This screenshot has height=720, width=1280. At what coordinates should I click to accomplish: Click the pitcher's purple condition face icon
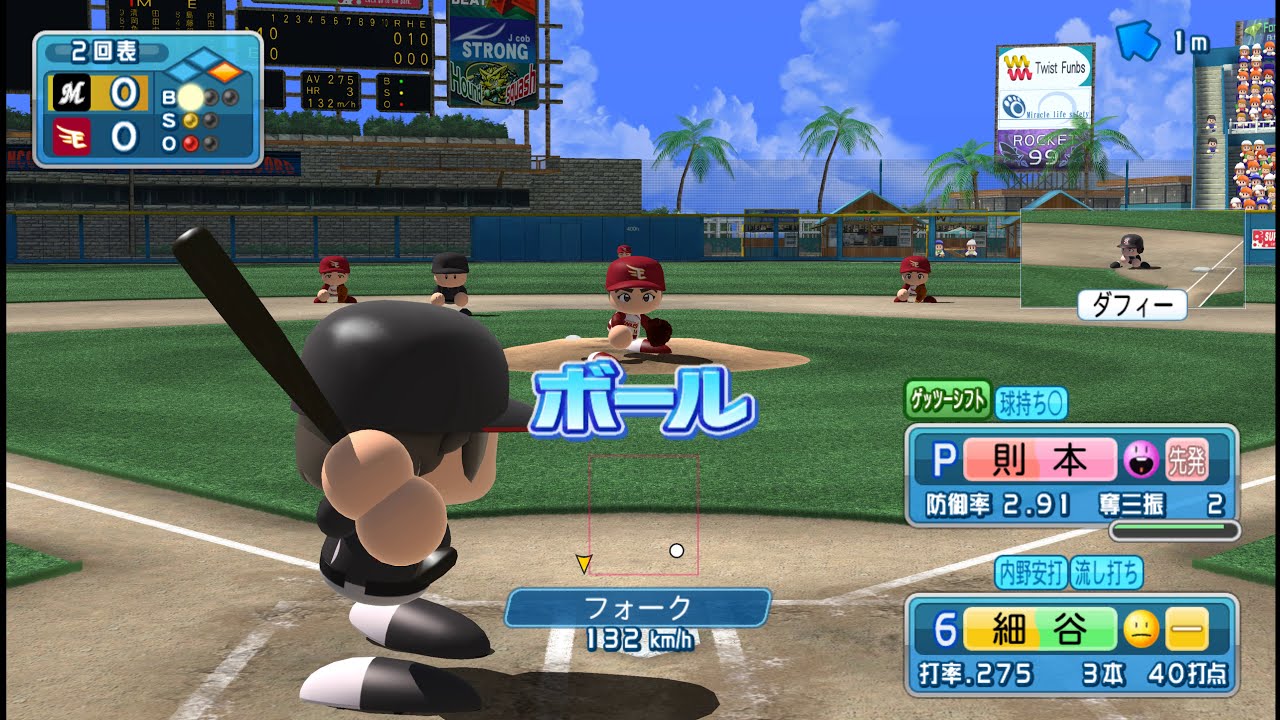click(1141, 459)
